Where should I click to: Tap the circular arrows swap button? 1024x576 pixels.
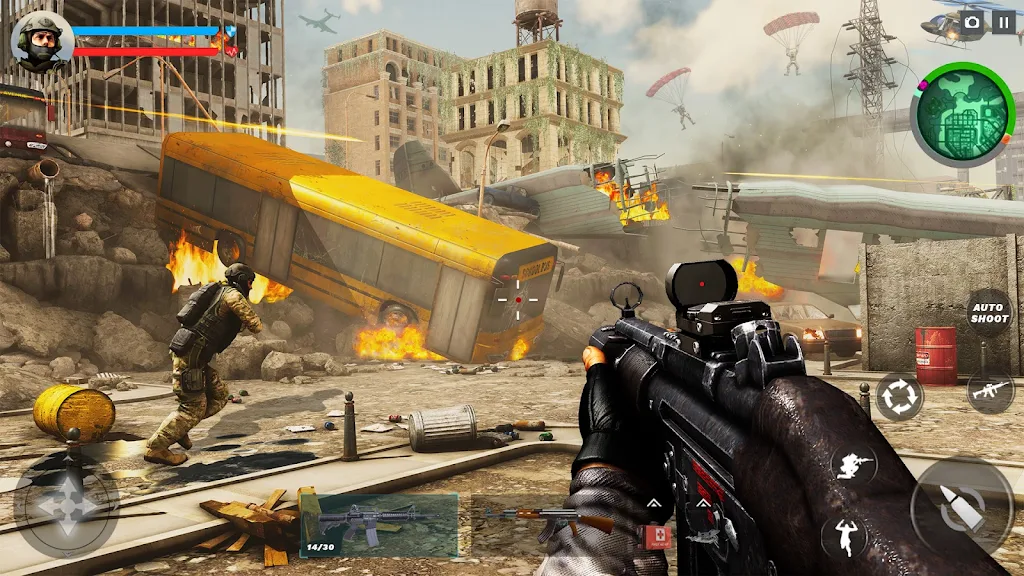point(899,396)
